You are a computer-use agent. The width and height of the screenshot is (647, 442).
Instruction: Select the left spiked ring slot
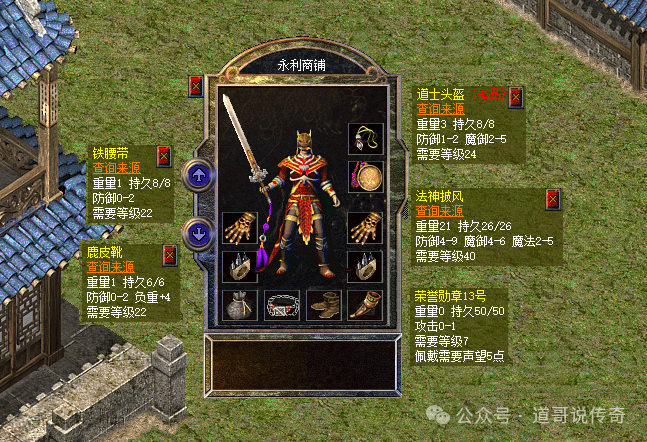coord(240,265)
